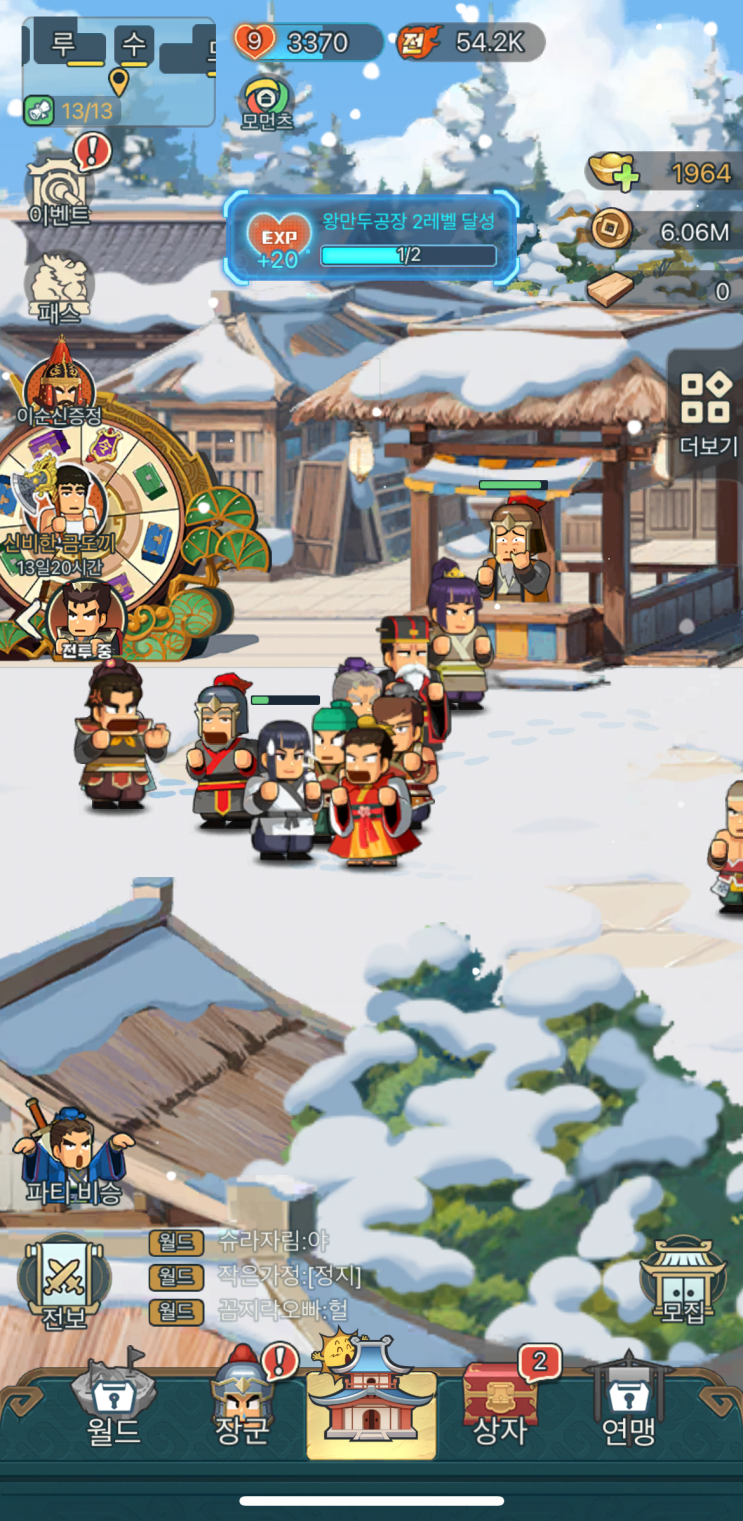Go to the central town building tab
The height and width of the screenshot is (1521, 743).
[x=371, y=1402]
